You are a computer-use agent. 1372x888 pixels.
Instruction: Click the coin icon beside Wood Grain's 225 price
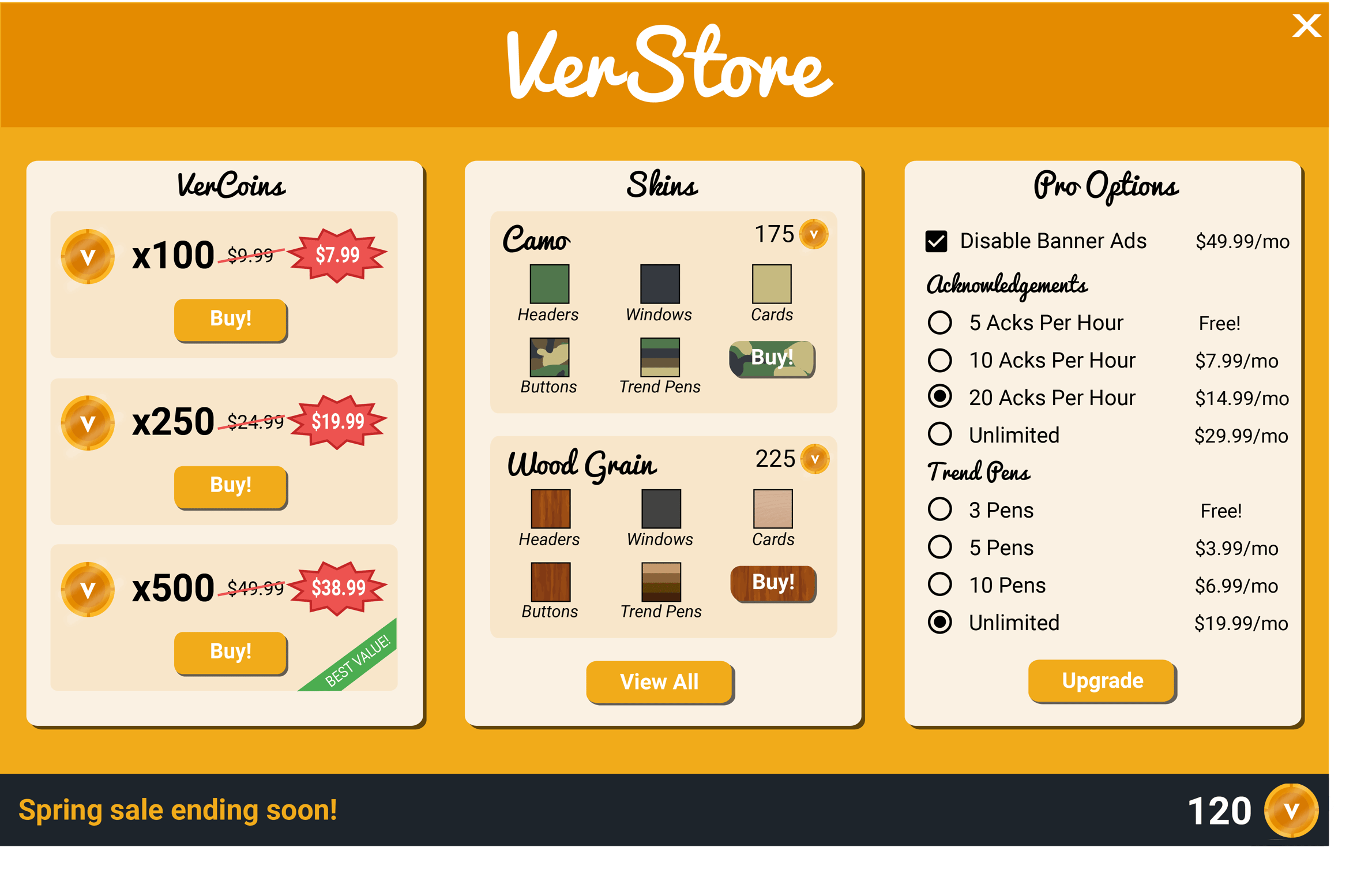[x=814, y=459]
